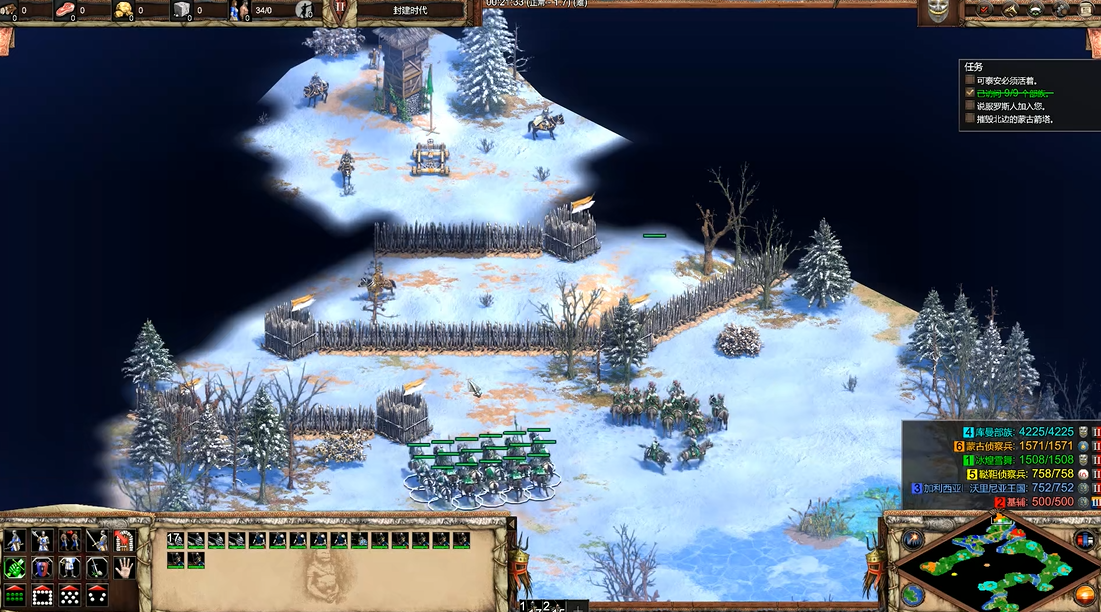The width and height of the screenshot is (1101, 612).
Task: Open the diplomacy menu button
Action: pos(1036,10)
